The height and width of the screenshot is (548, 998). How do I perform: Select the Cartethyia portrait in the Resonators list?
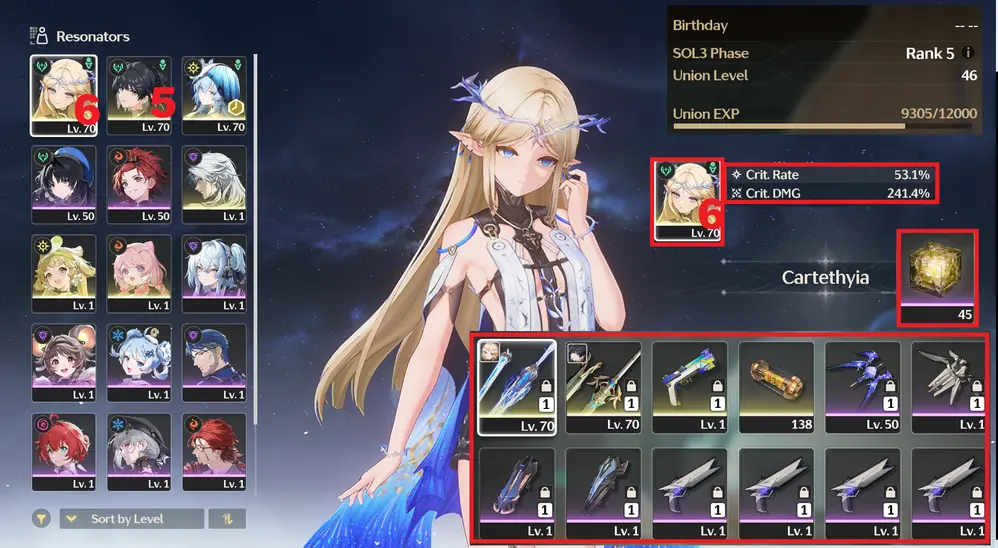click(64, 95)
